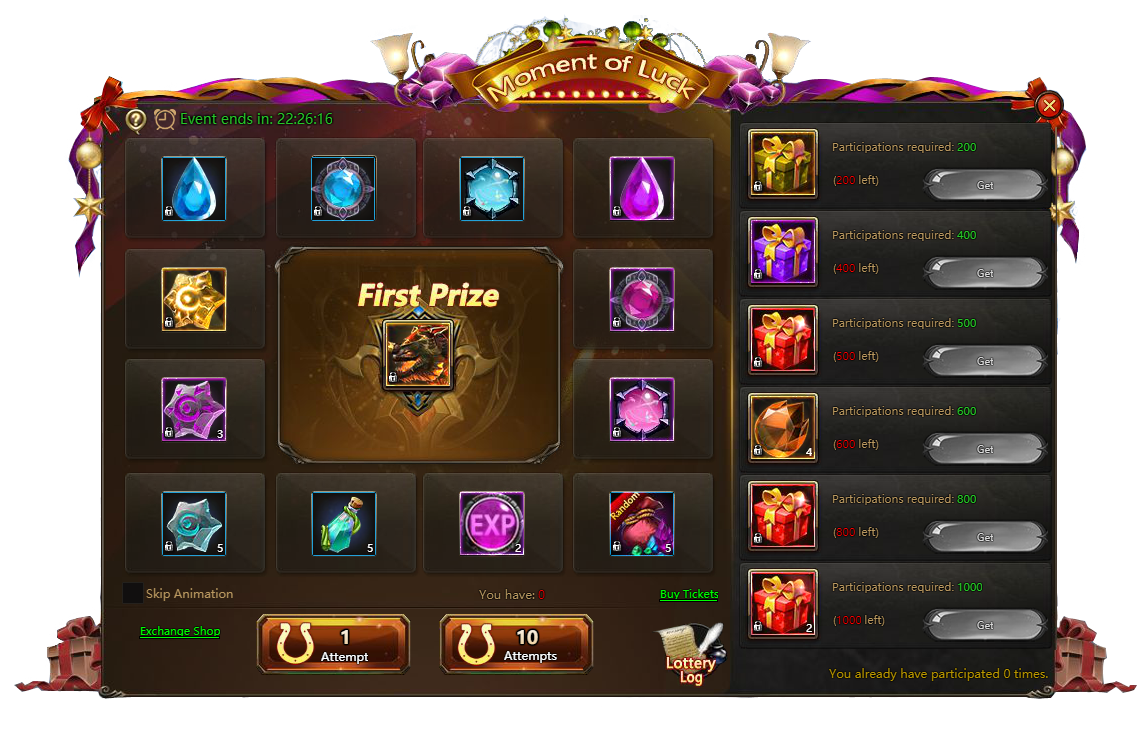Viewport: 1147px width, 738px height.
Task: Claim the 400 participations purple gift
Action: tap(984, 273)
